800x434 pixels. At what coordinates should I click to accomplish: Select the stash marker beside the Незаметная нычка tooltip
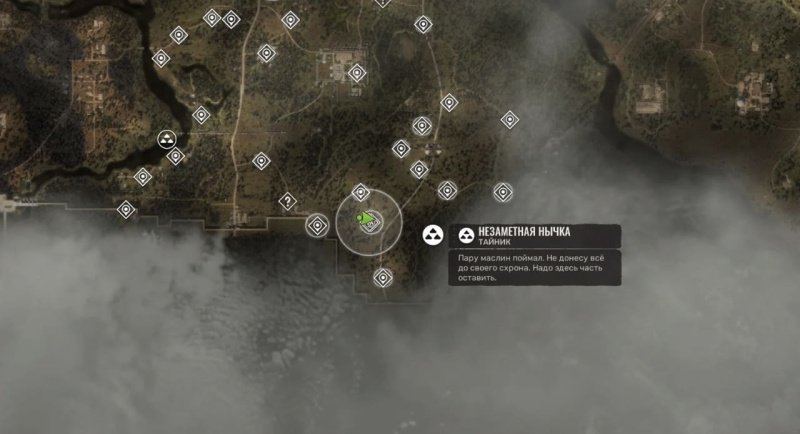(x=433, y=236)
